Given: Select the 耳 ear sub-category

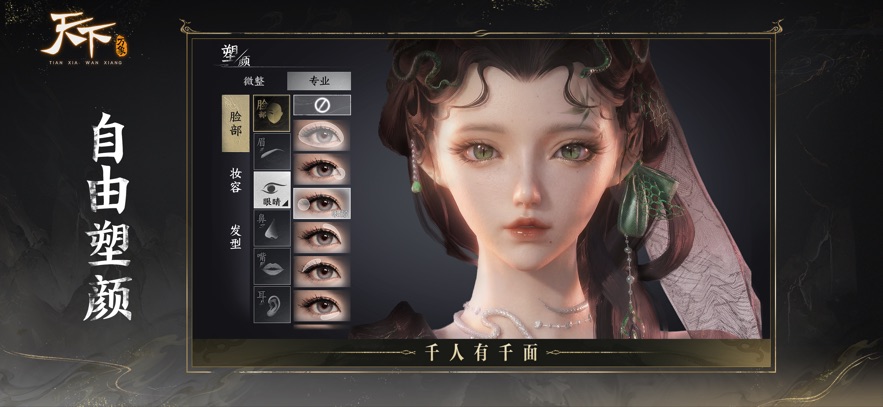Looking at the screenshot, I should tap(272, 303).
